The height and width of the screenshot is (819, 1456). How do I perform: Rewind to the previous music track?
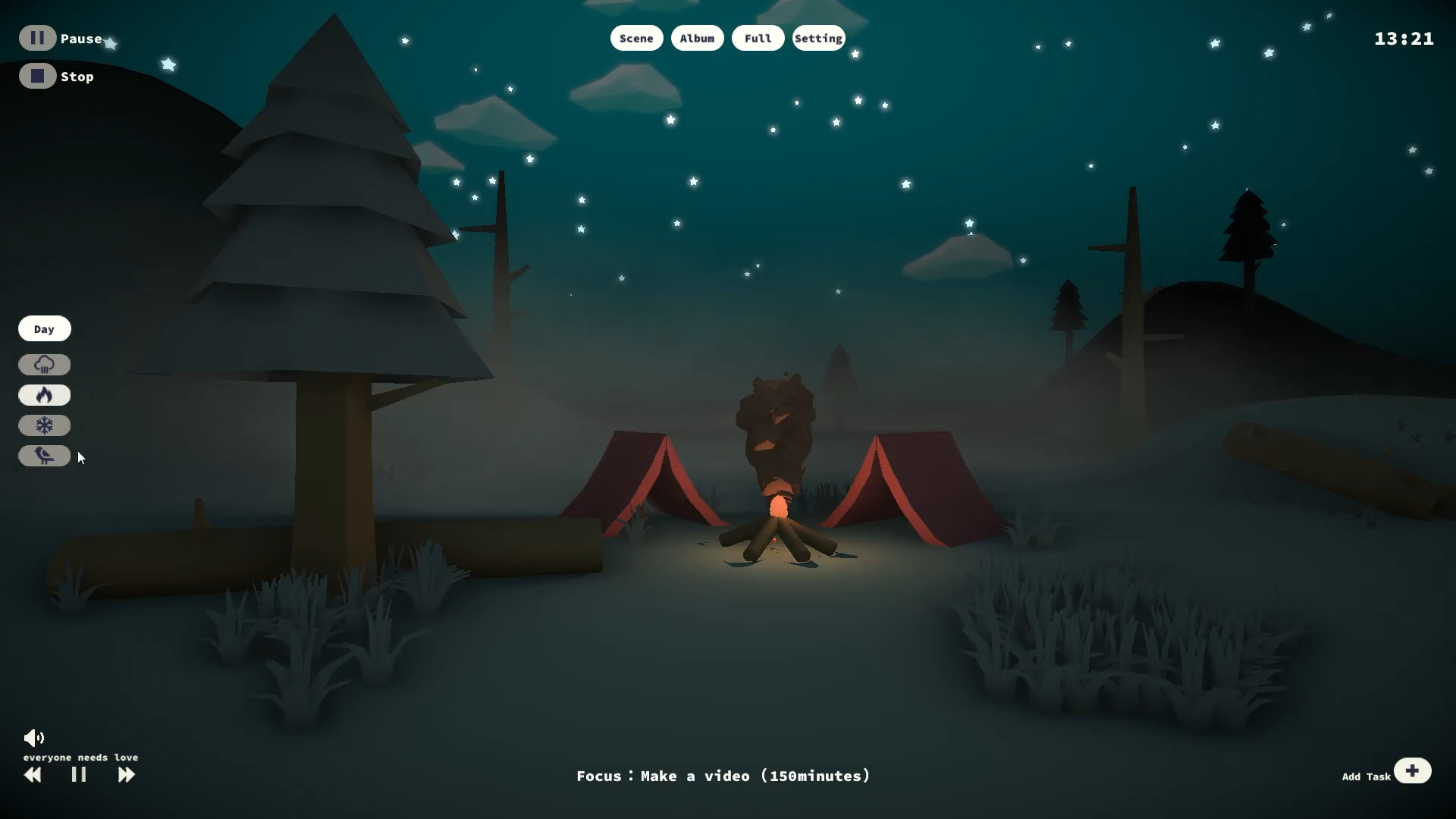click(x=33, y=775)
